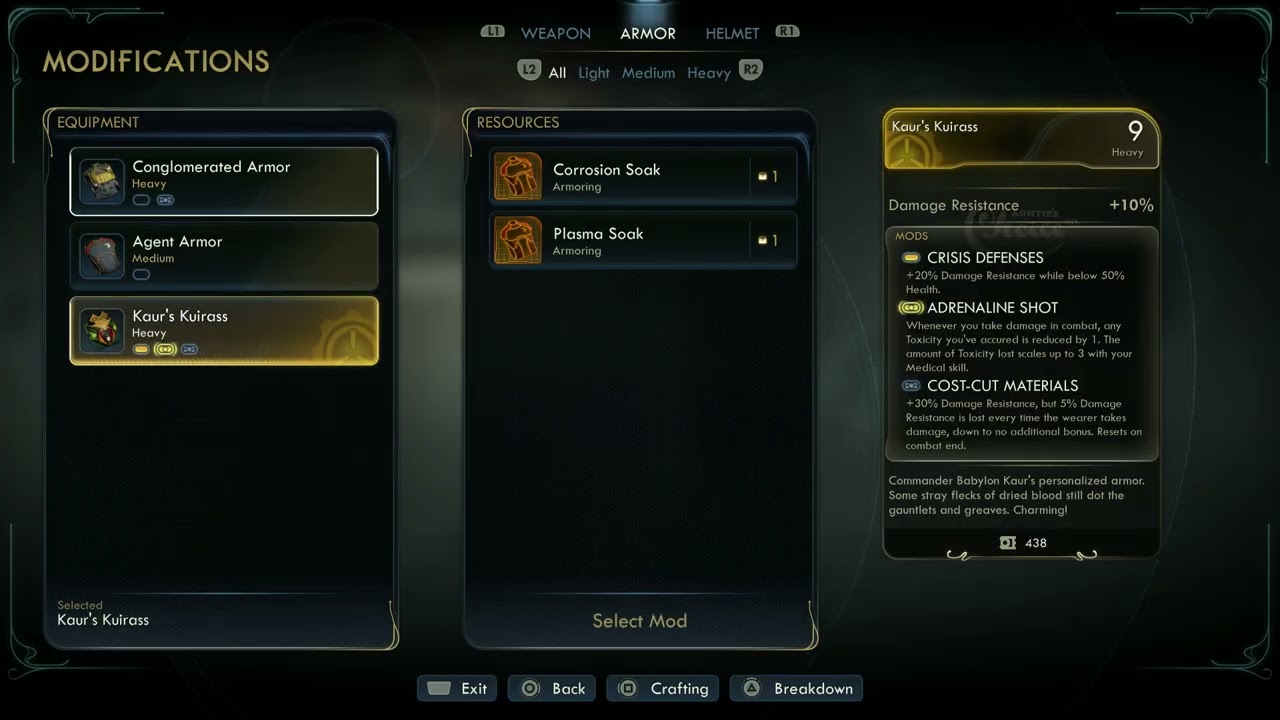Screen dimensions: 1280x720
Task: Filter armor by Light
Action: [593, 73]
